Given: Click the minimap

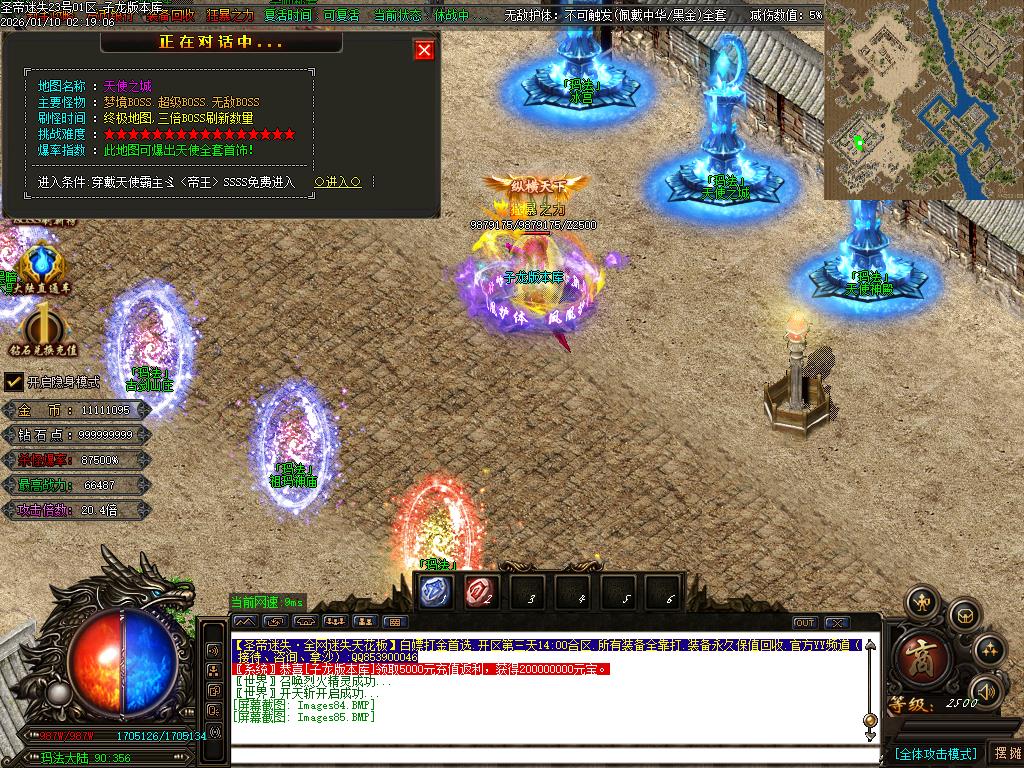Looking at the screenshot, I should point(923,100).
